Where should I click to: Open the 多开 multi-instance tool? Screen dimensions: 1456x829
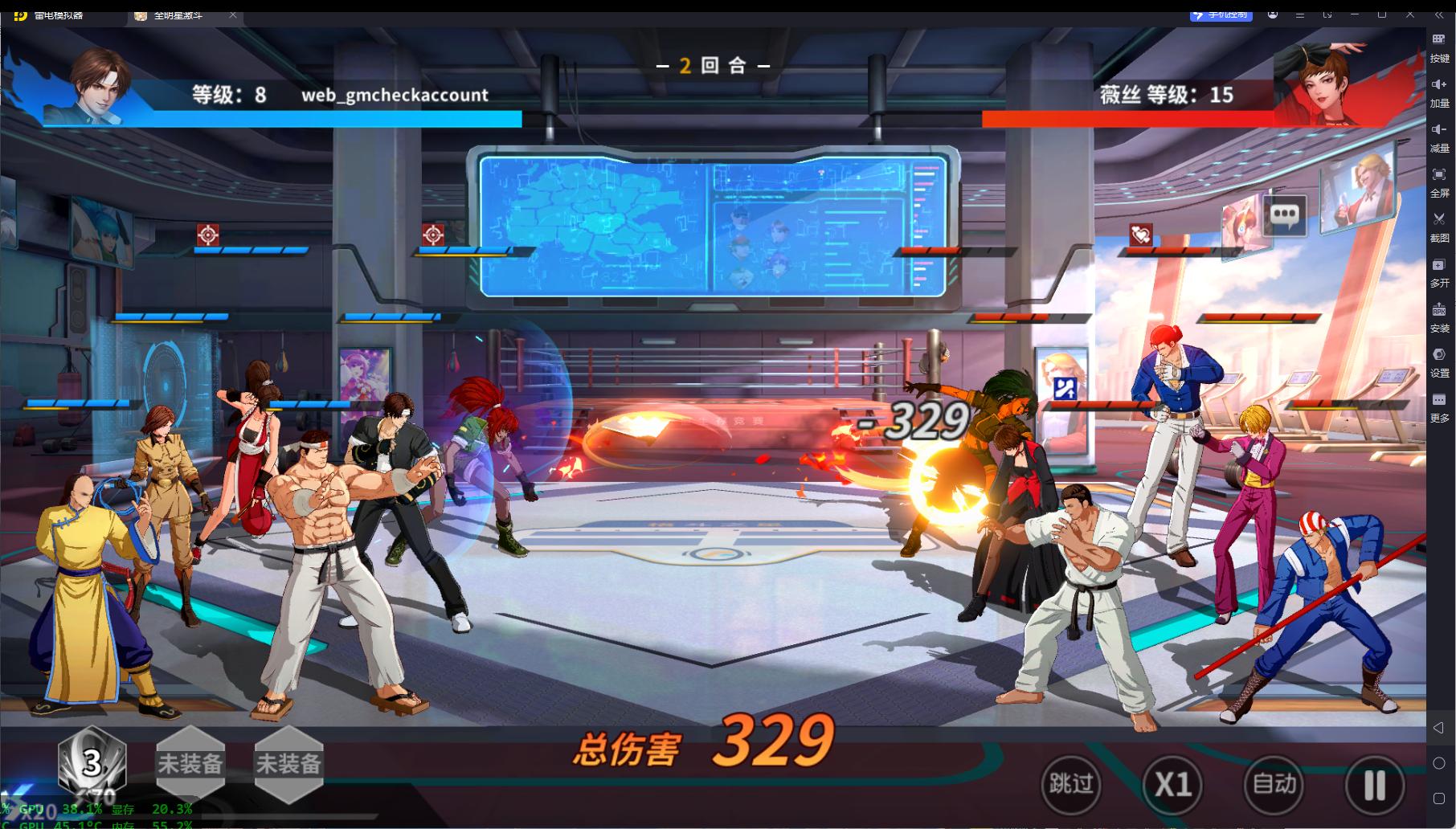coord(1439,271)
